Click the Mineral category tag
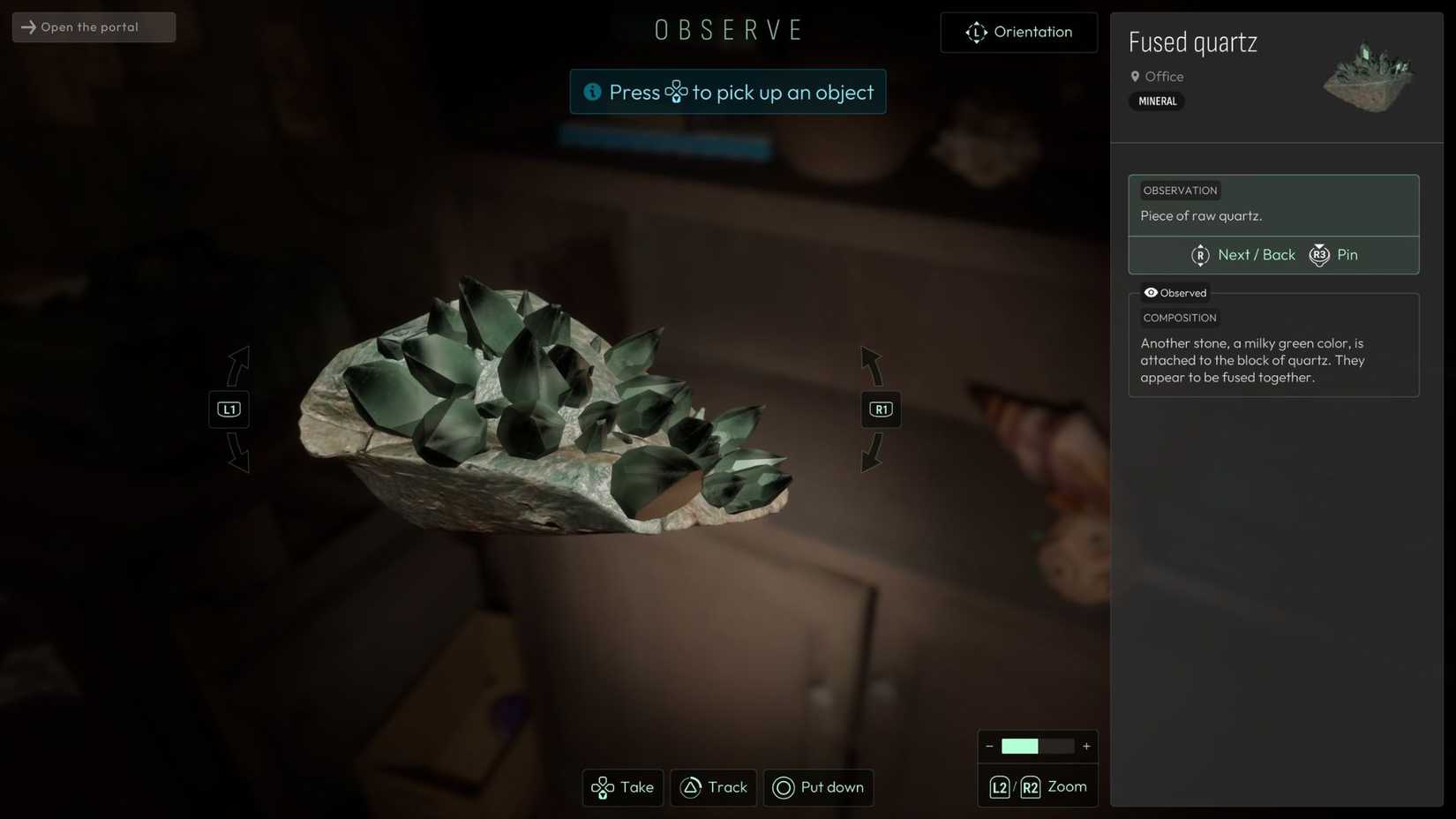The image size is (1456, 819). (1157, 101)
